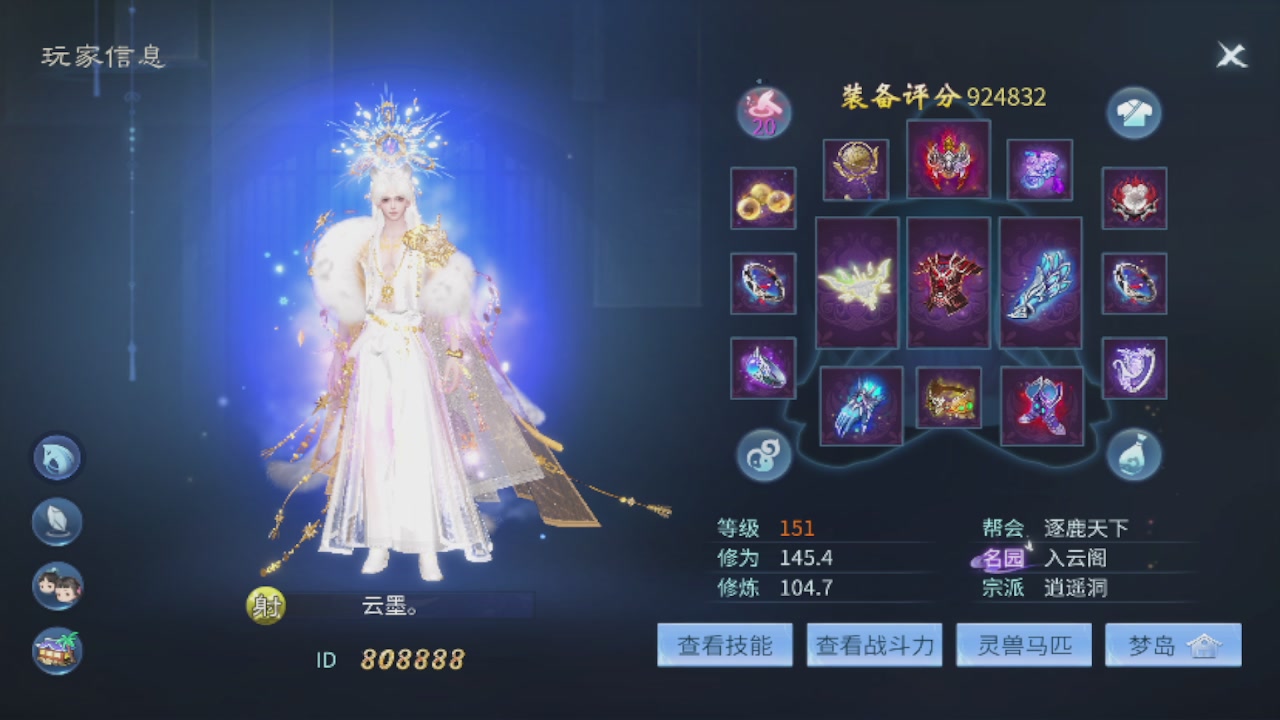Open 查看战斗力 to view combat power
The image size is (1280, 720).
(874, 645)
